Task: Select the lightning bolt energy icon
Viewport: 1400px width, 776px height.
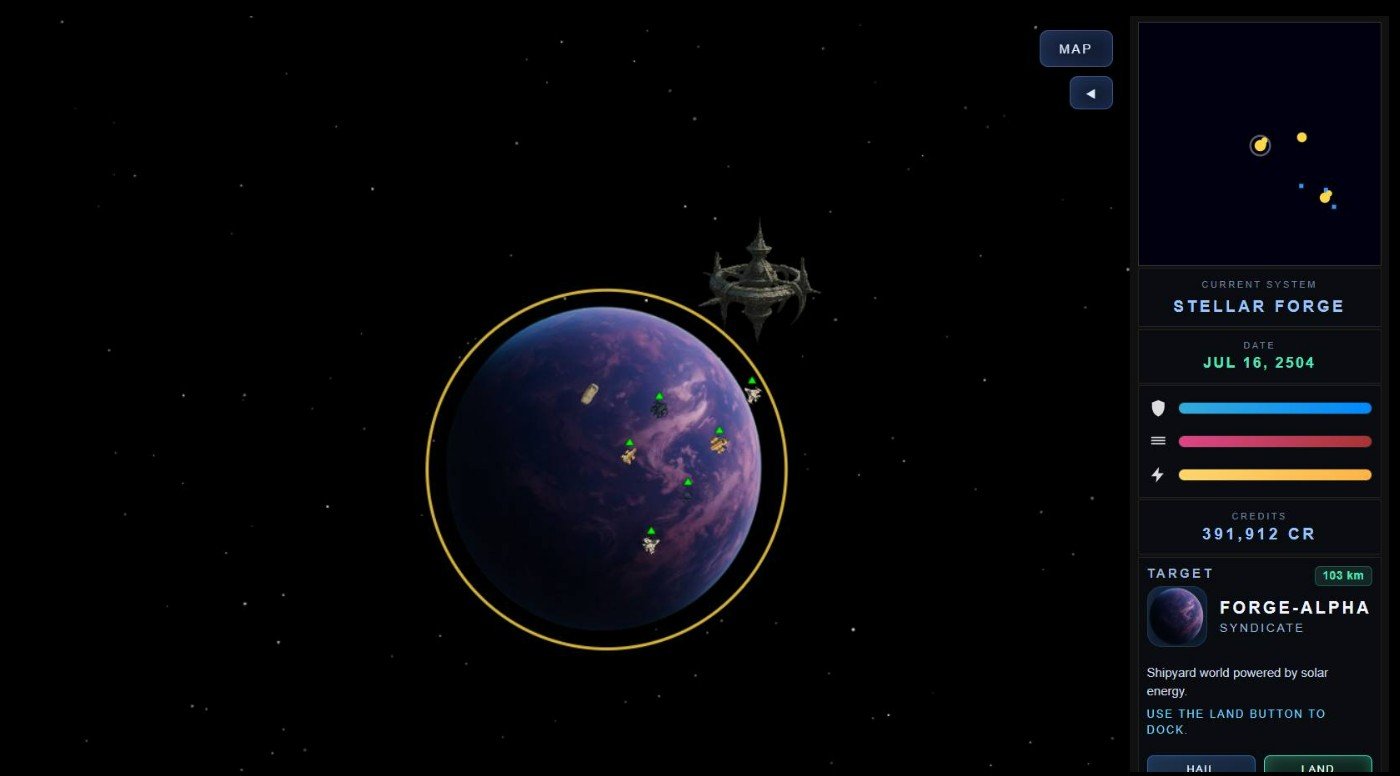Action: pyautogui.click(x=1157, y=474)
